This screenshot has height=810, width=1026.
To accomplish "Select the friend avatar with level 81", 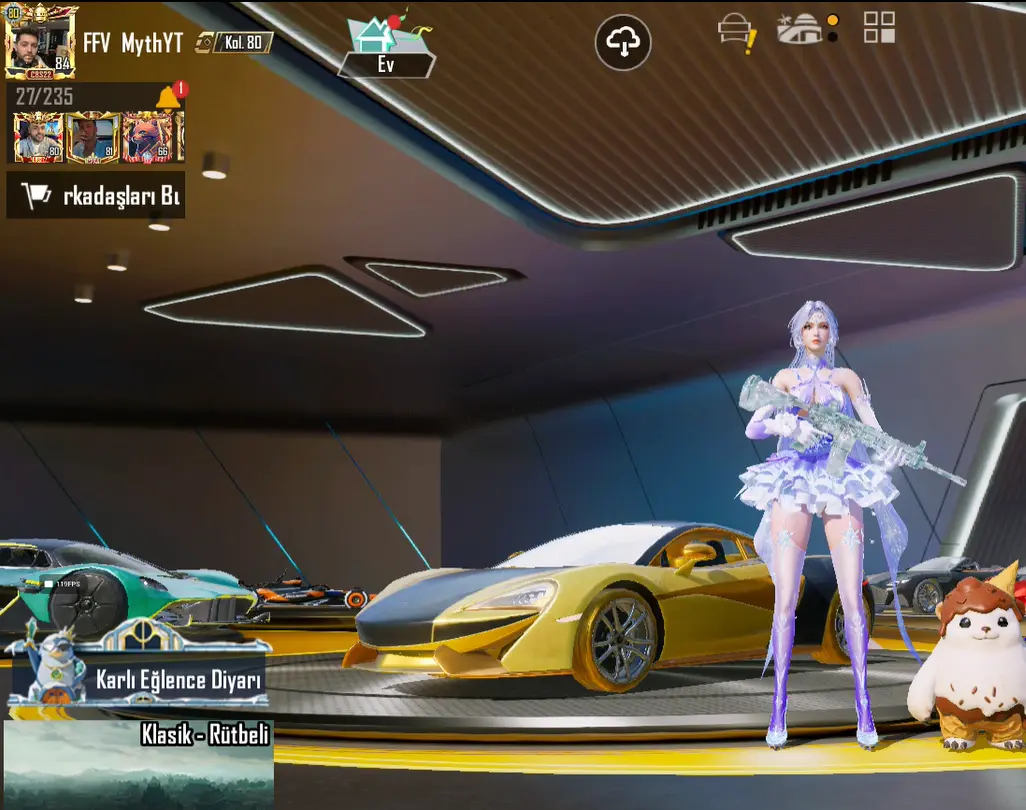I will click(93, 137).
